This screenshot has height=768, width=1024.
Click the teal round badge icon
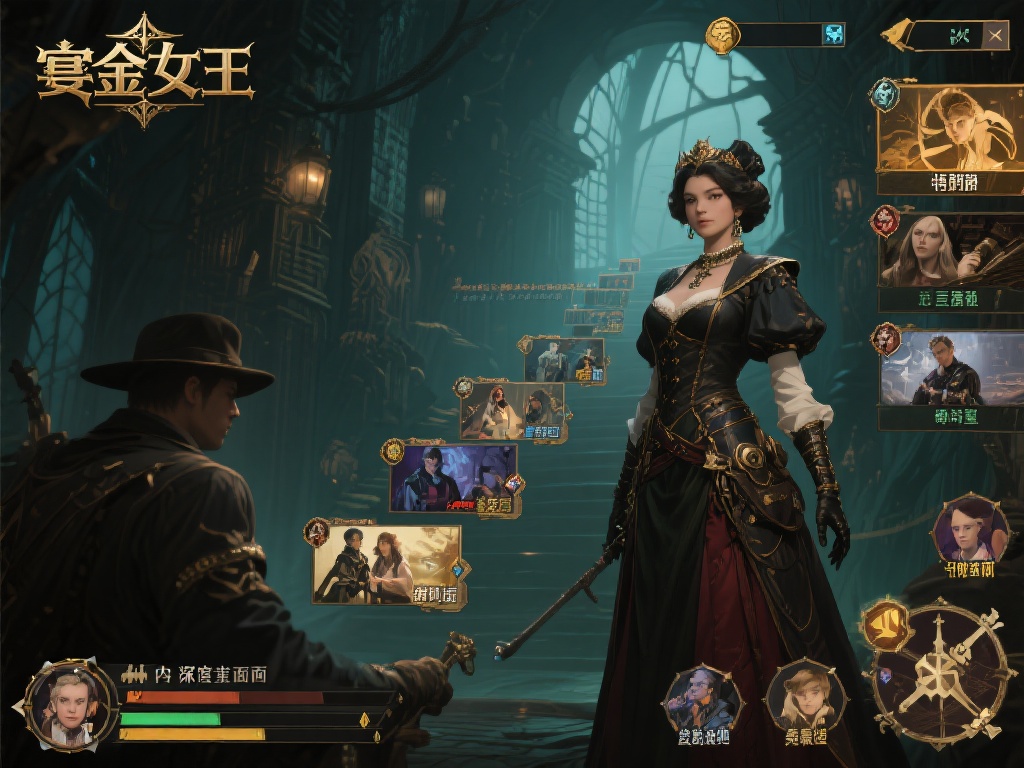pos(884,95)
